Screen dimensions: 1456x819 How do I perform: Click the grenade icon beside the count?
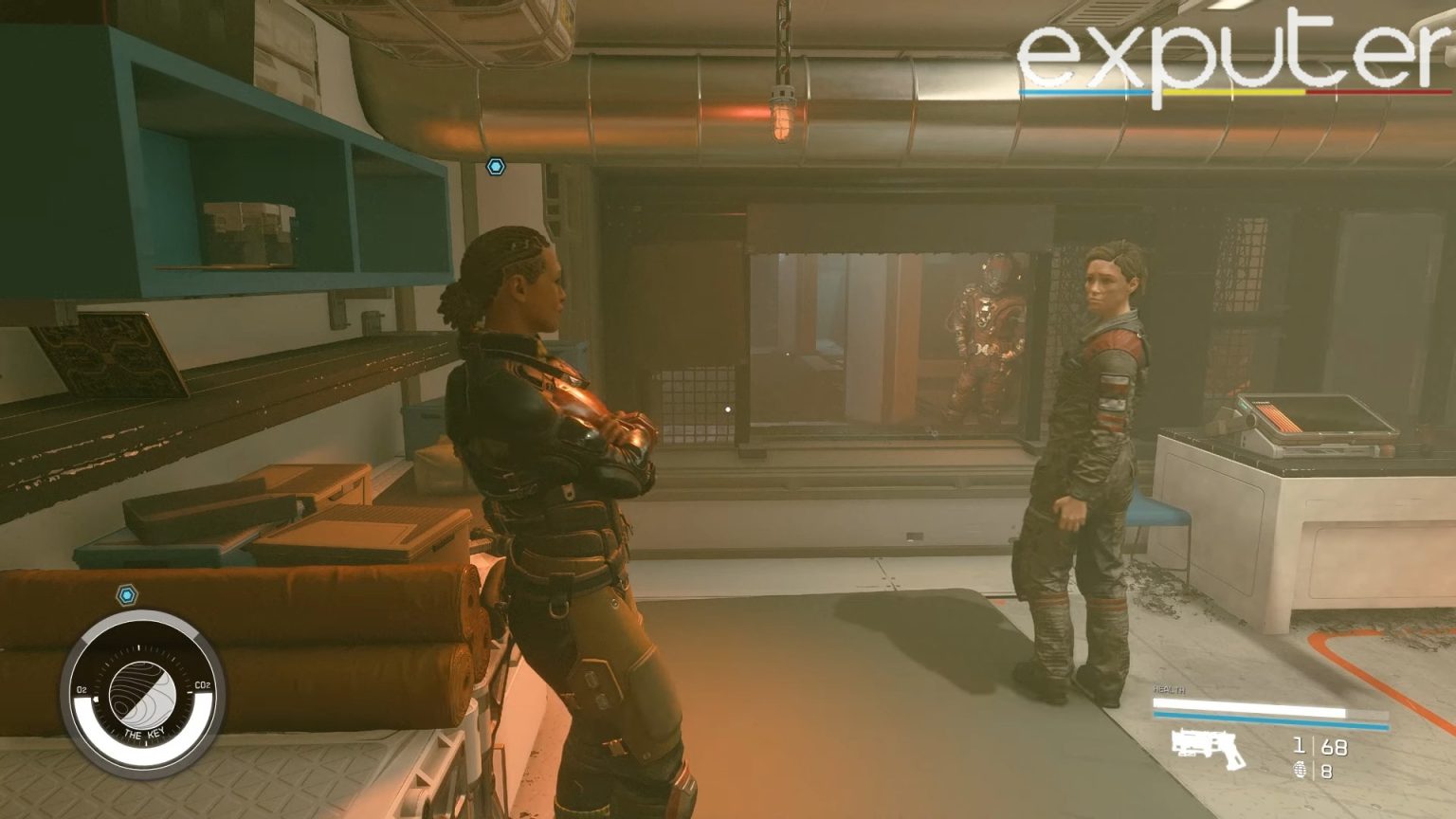[x=1301, y=771]
